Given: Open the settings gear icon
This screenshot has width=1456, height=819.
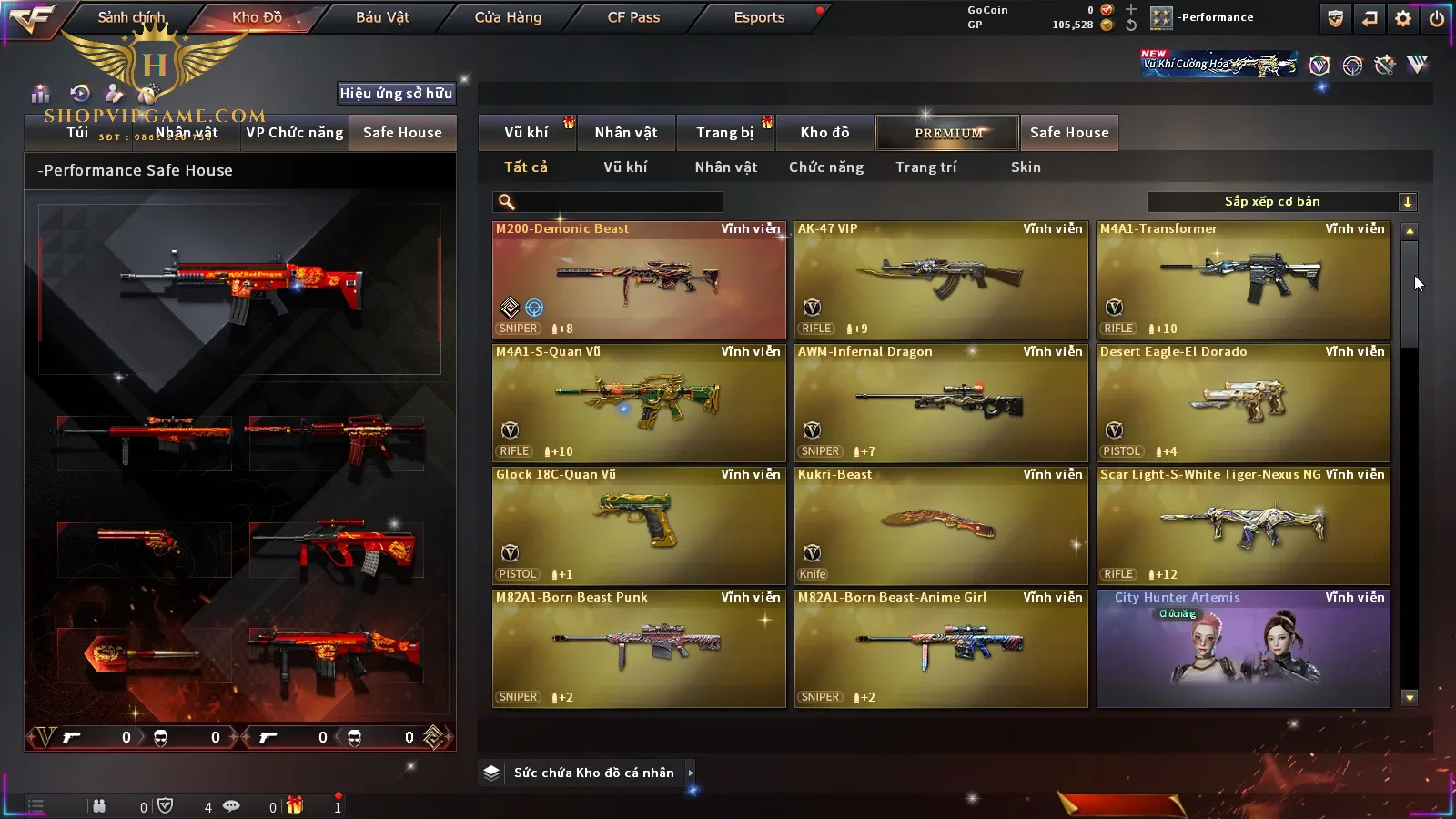Looking at the screenshot, I should [x=1403, y=18].
